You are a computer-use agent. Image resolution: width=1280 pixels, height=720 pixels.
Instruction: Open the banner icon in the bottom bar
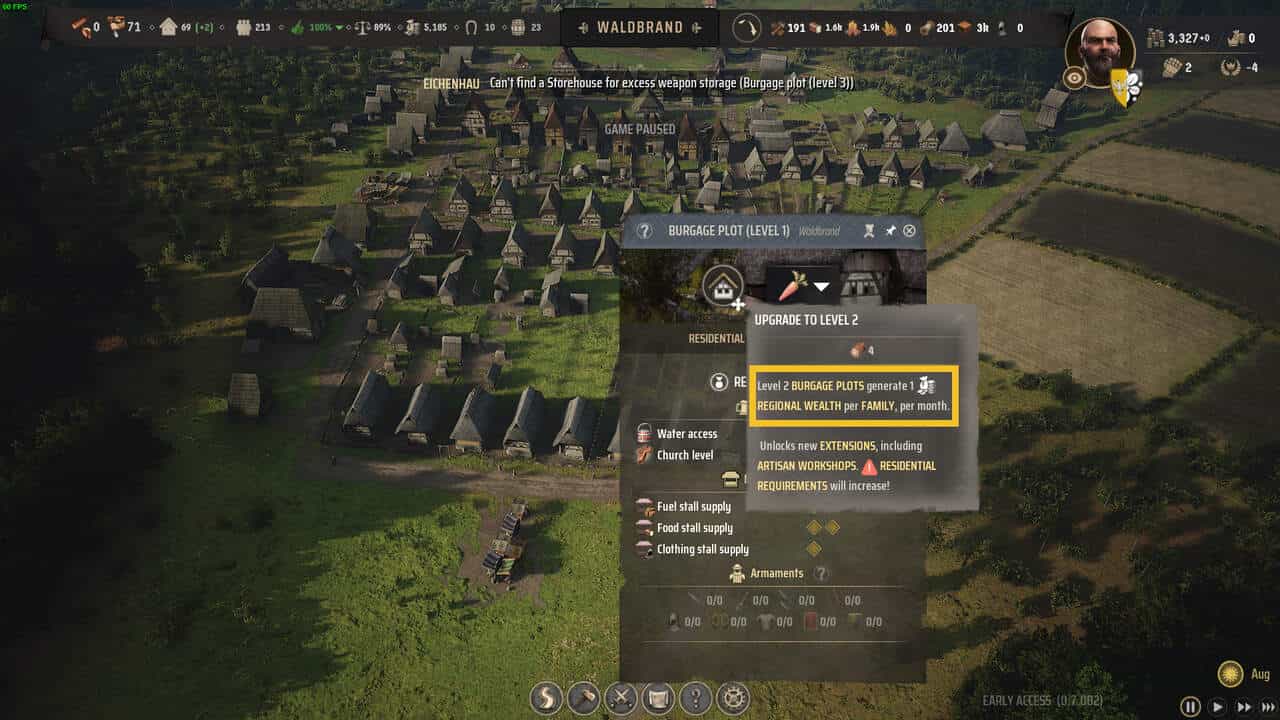(x=658, y=697)
